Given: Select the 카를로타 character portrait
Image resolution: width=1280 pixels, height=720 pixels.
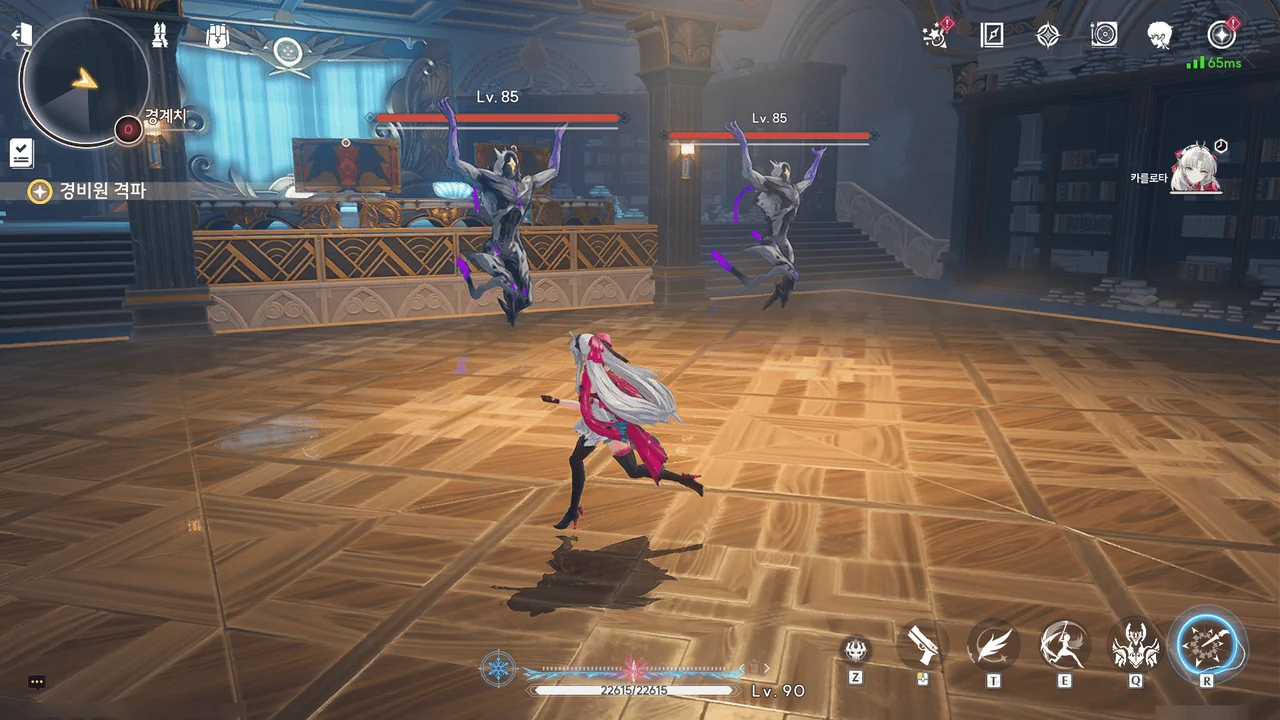Looking at the screenshot, I should pyautogui.click(x=1197, y=169).
